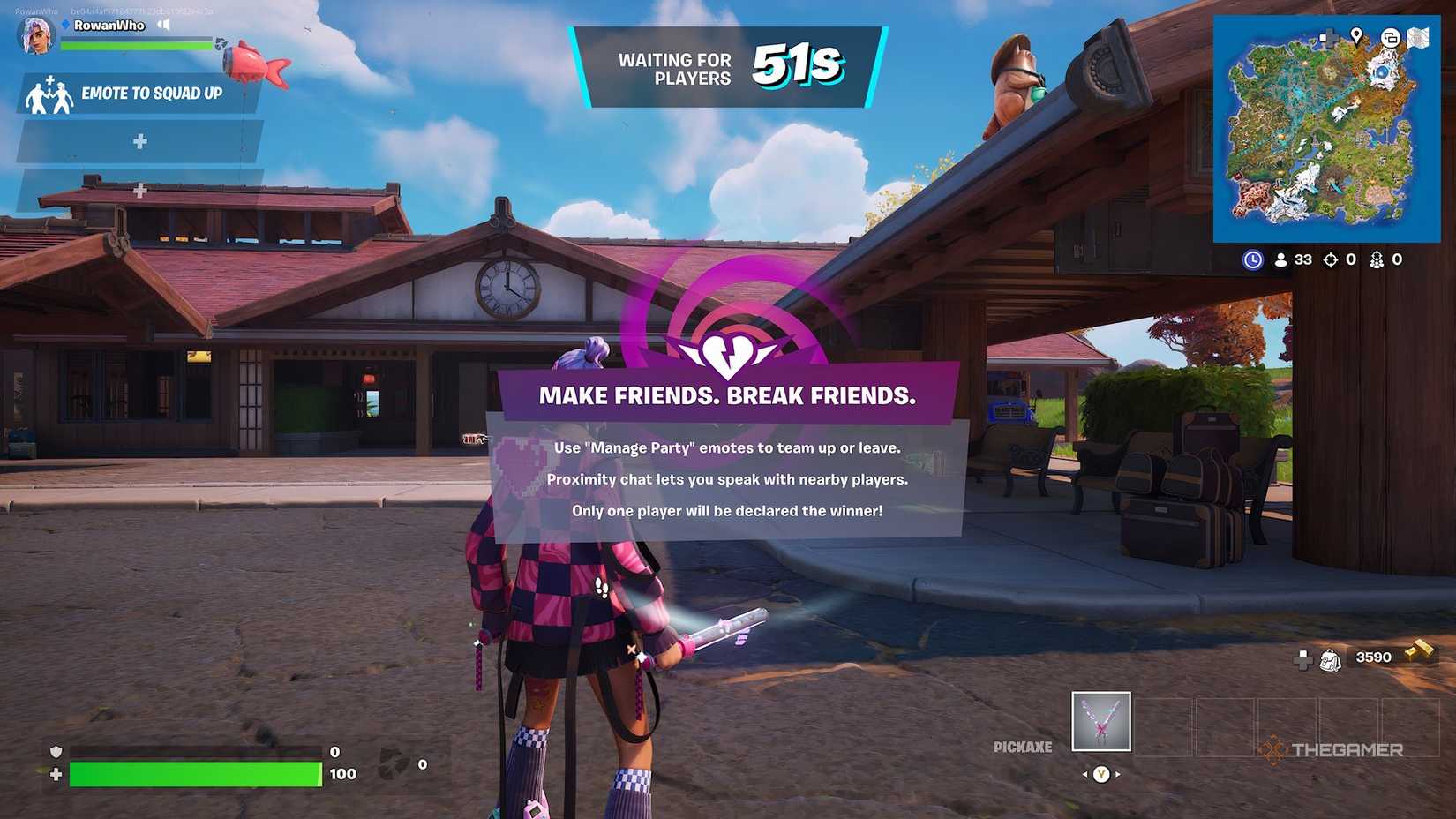Select the eliminations crosshair icon next to 0

(x=1330, y=259)
